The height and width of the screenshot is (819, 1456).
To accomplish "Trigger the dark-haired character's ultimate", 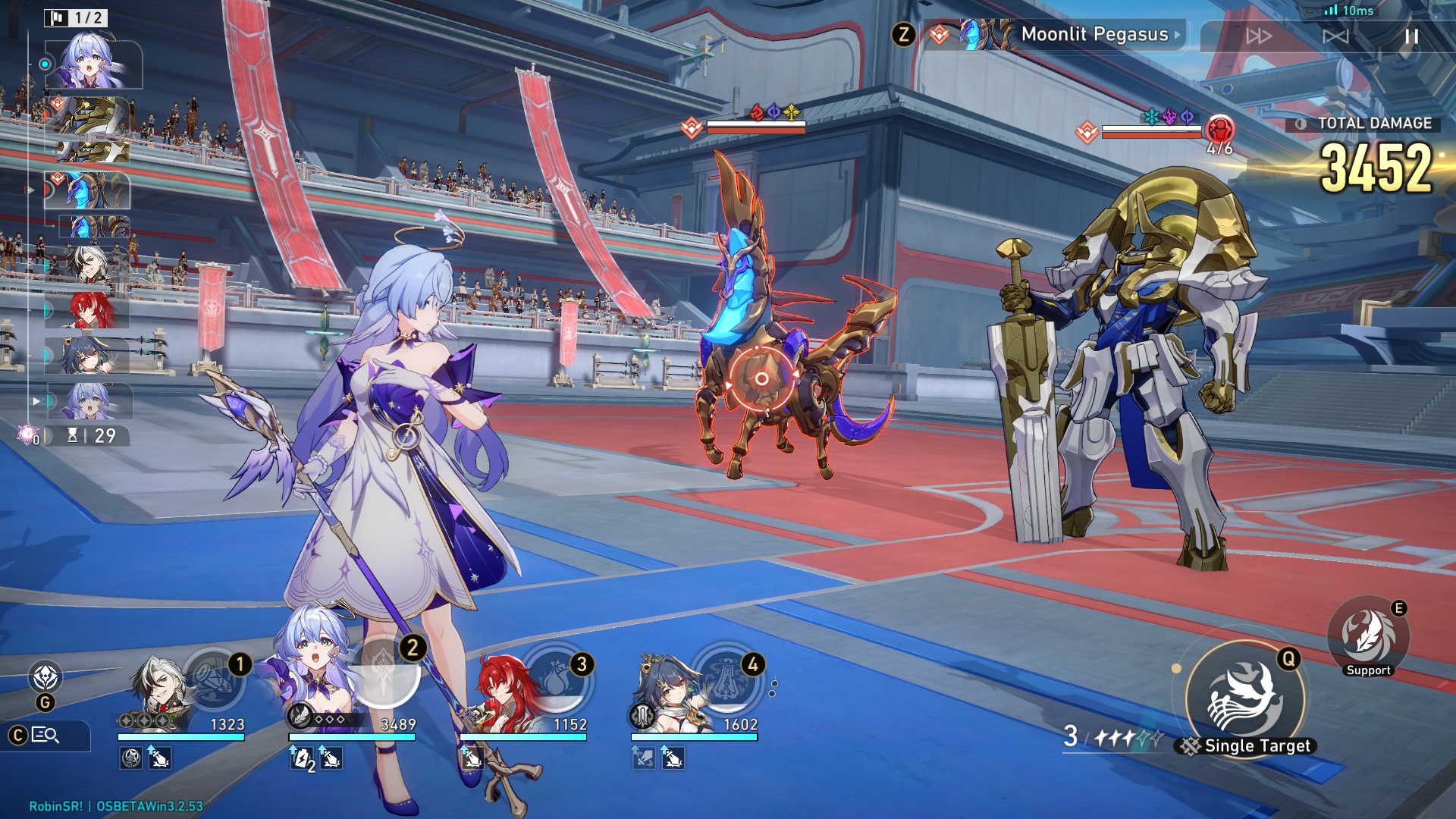I will [728, 678].
